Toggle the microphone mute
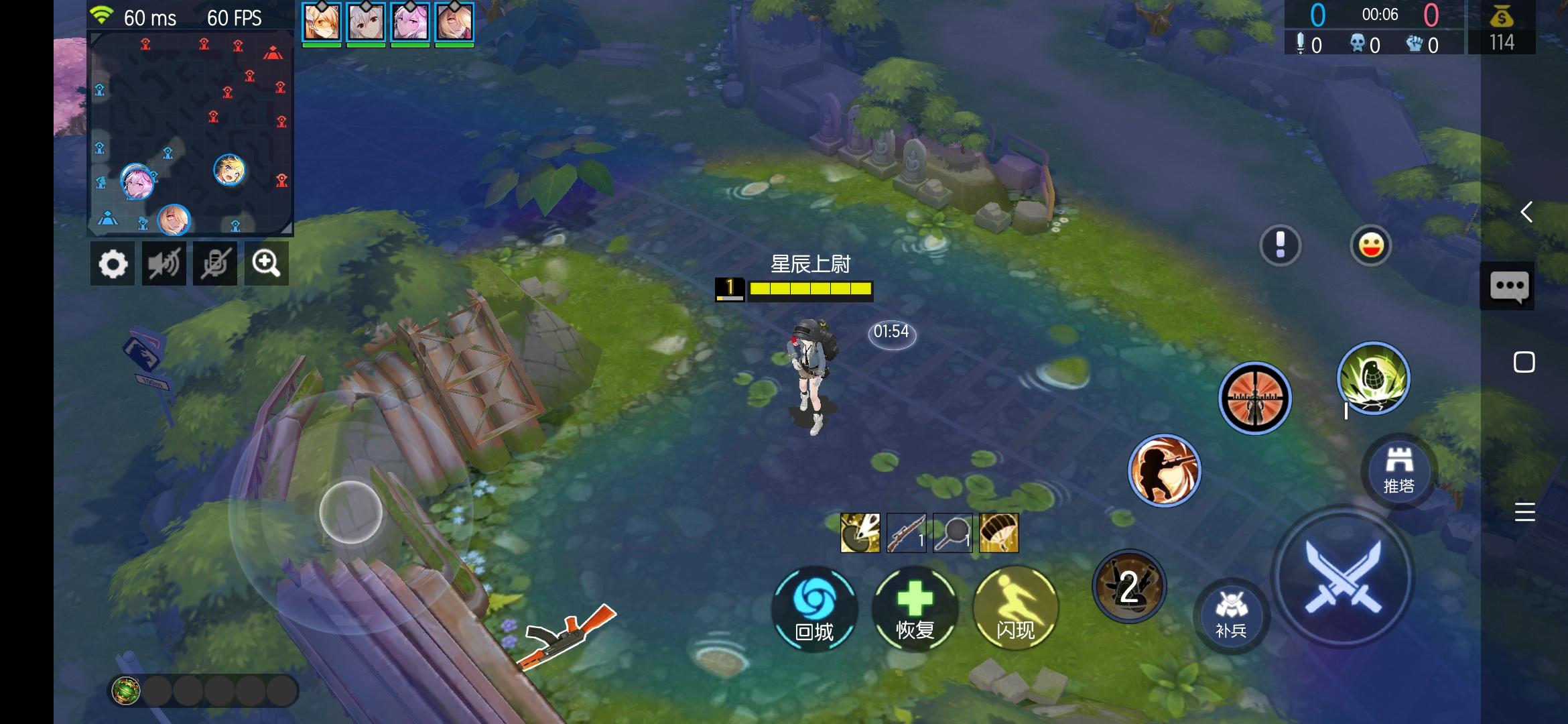The image size is (1568, 724). 215,263
